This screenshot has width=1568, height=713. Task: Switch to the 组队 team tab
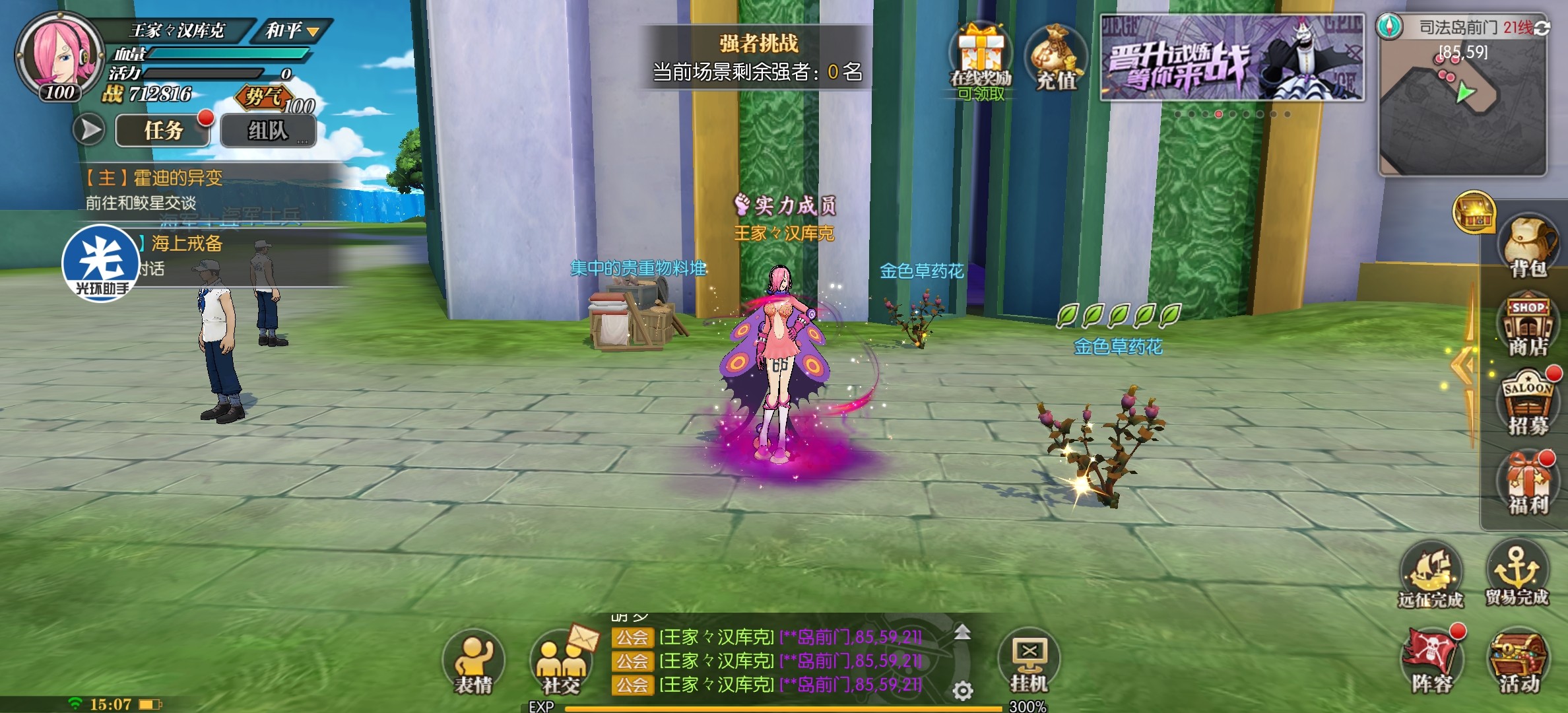[x=268, y=130]
